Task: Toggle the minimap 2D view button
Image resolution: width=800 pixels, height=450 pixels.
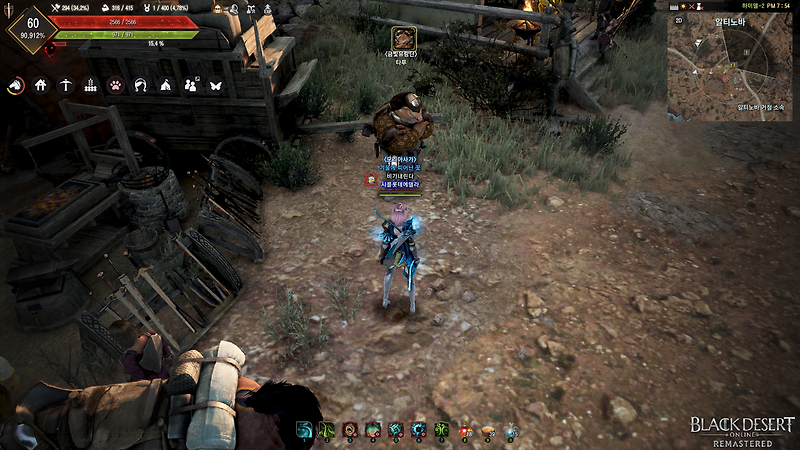Action: (x=677, y=19)
